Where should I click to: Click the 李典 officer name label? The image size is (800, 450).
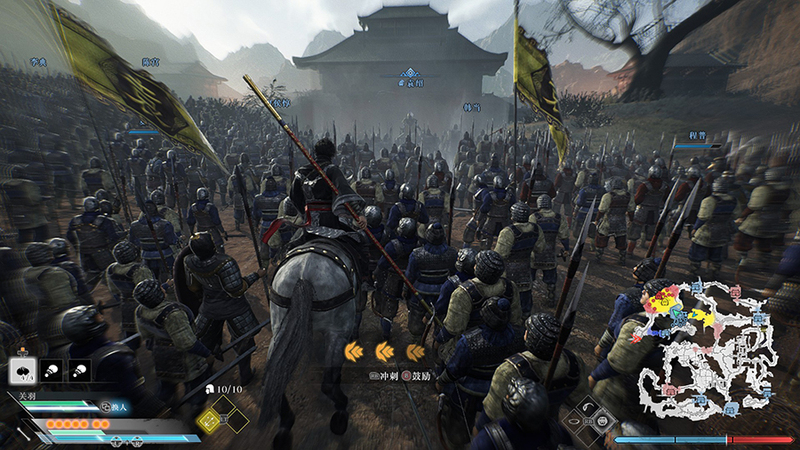(39, 62)
